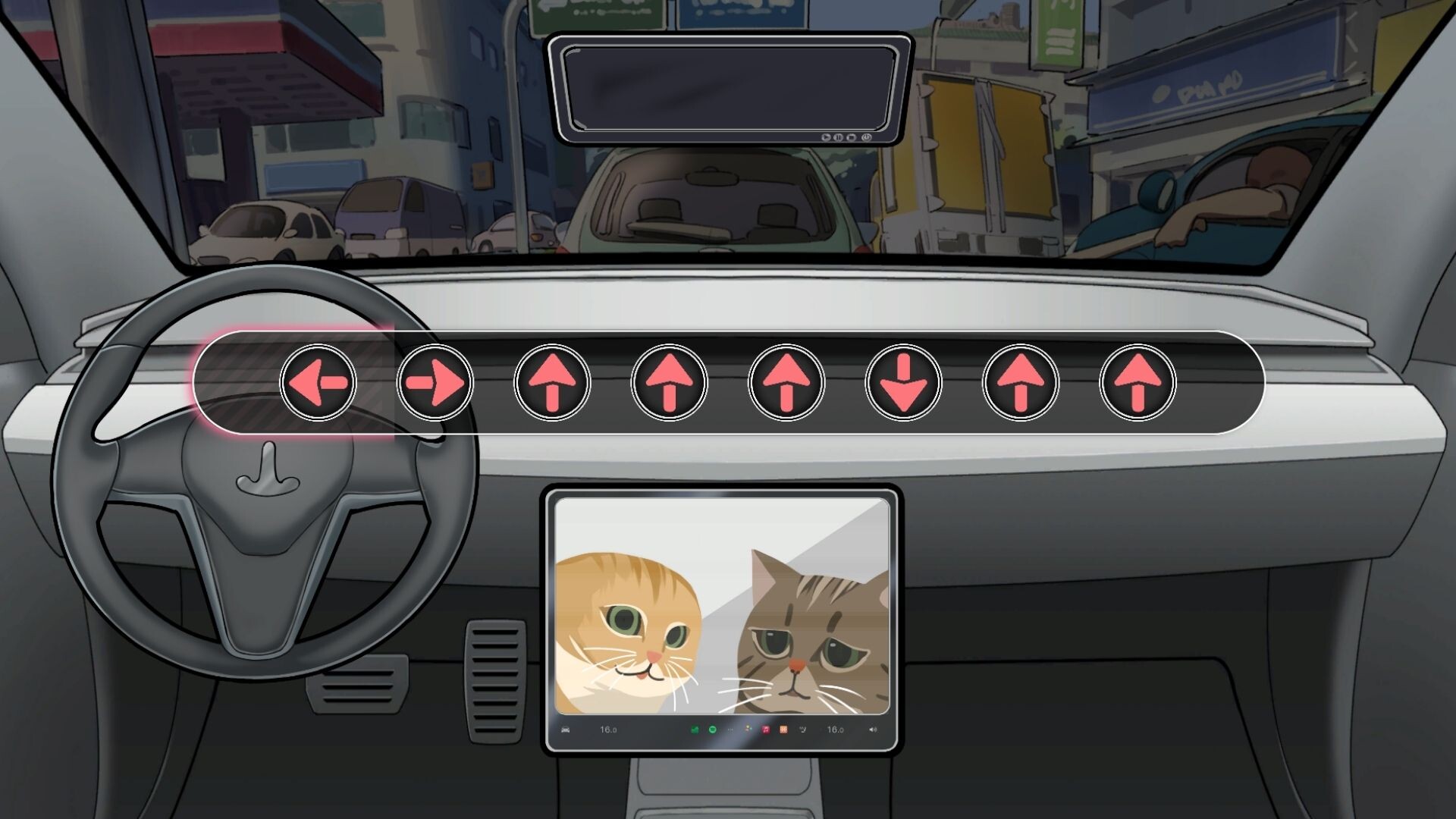
Task: Adjust the right 16.0 temperature control
Action: click(x=836, y=729)
